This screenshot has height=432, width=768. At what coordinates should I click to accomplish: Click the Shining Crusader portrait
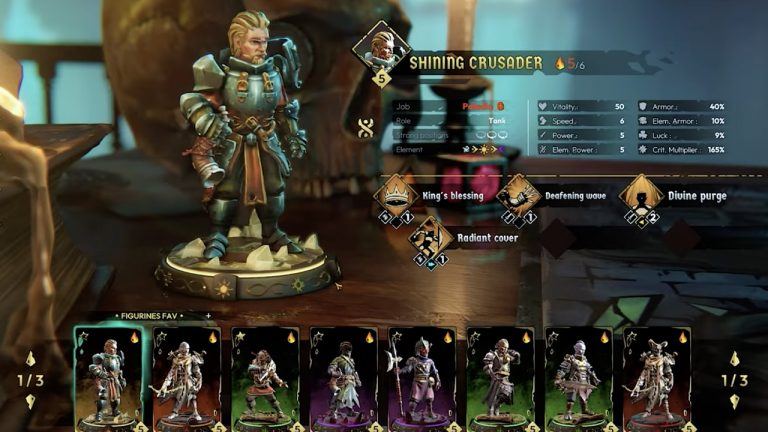[x=381, y=50]
